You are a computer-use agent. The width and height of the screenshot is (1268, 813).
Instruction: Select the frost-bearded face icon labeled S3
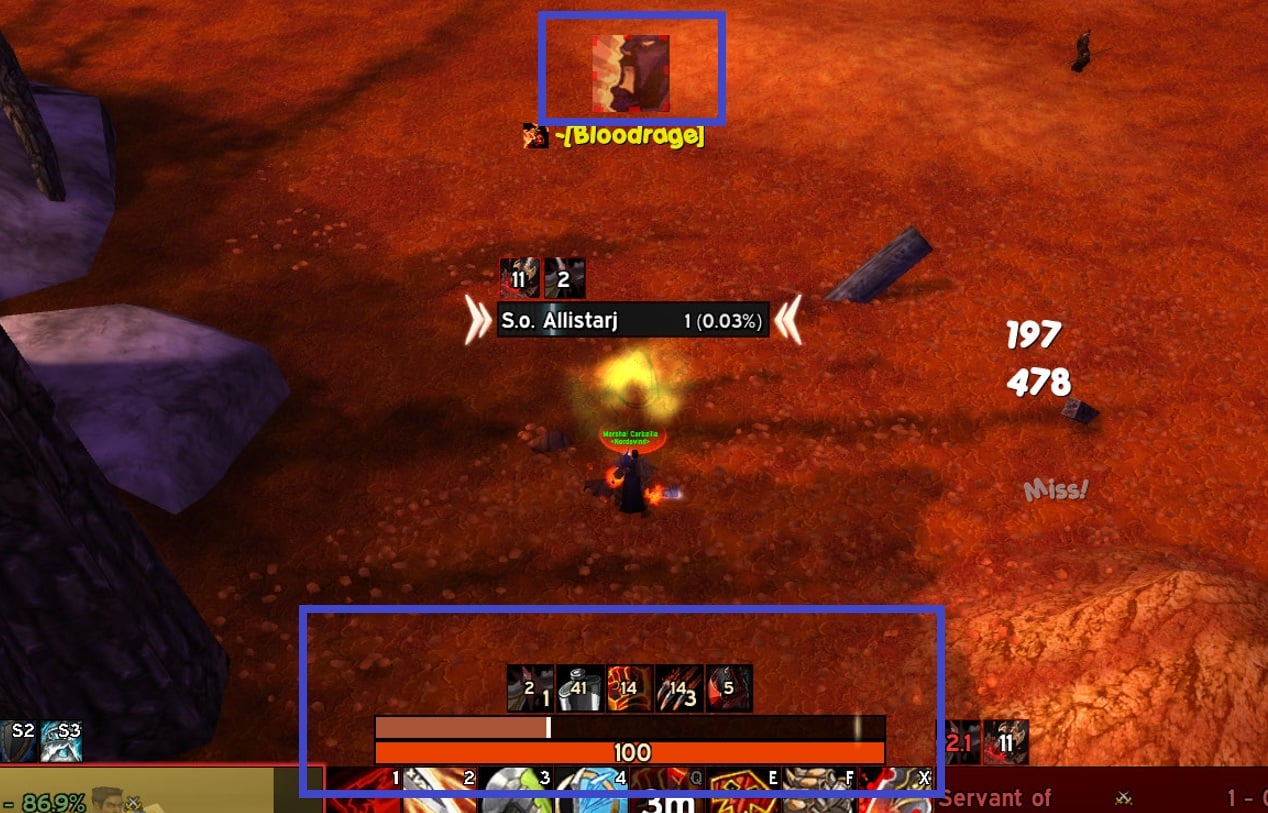click(62, 741)
